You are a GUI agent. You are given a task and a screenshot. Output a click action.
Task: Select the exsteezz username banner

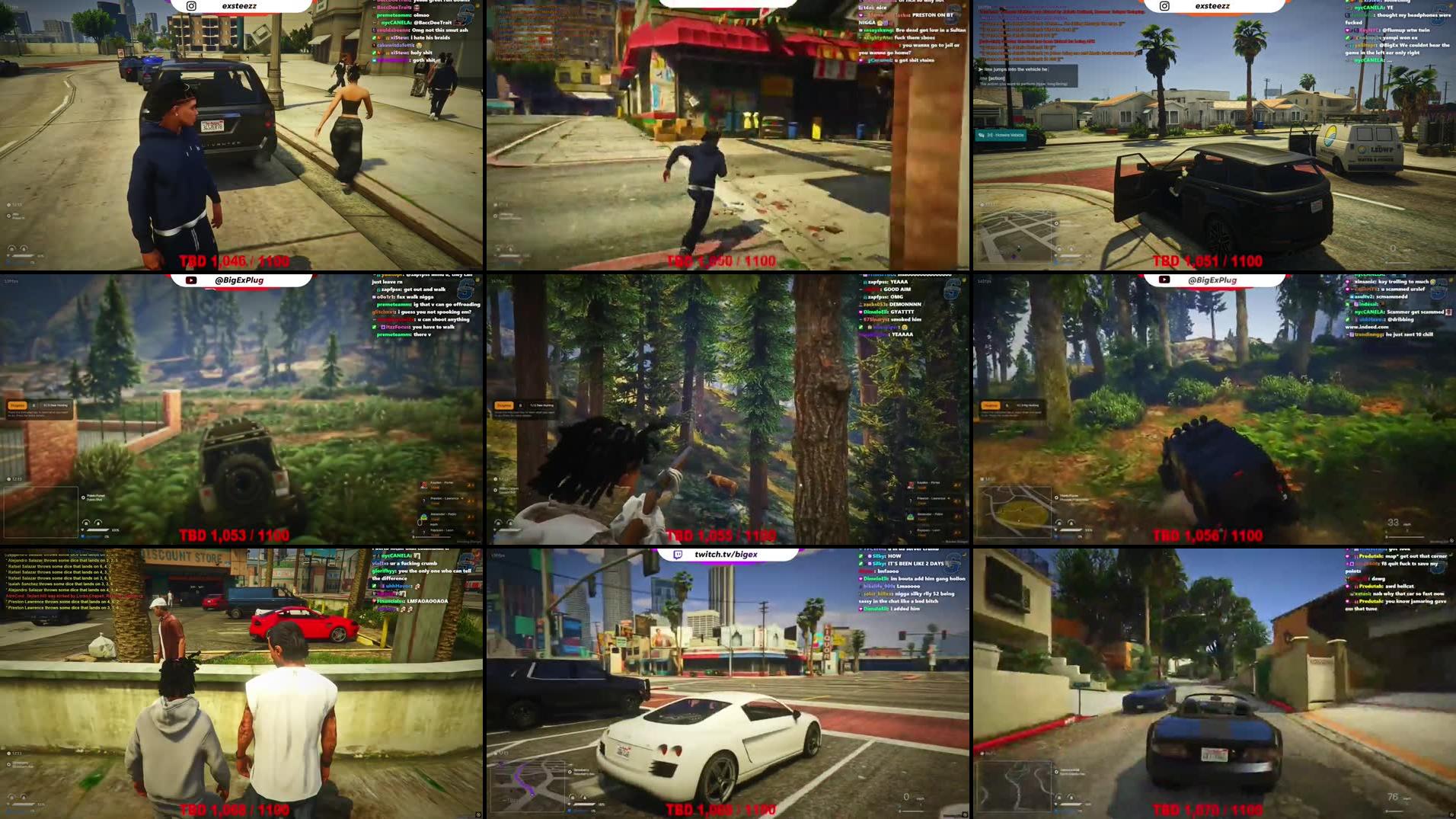click(242, 6)
